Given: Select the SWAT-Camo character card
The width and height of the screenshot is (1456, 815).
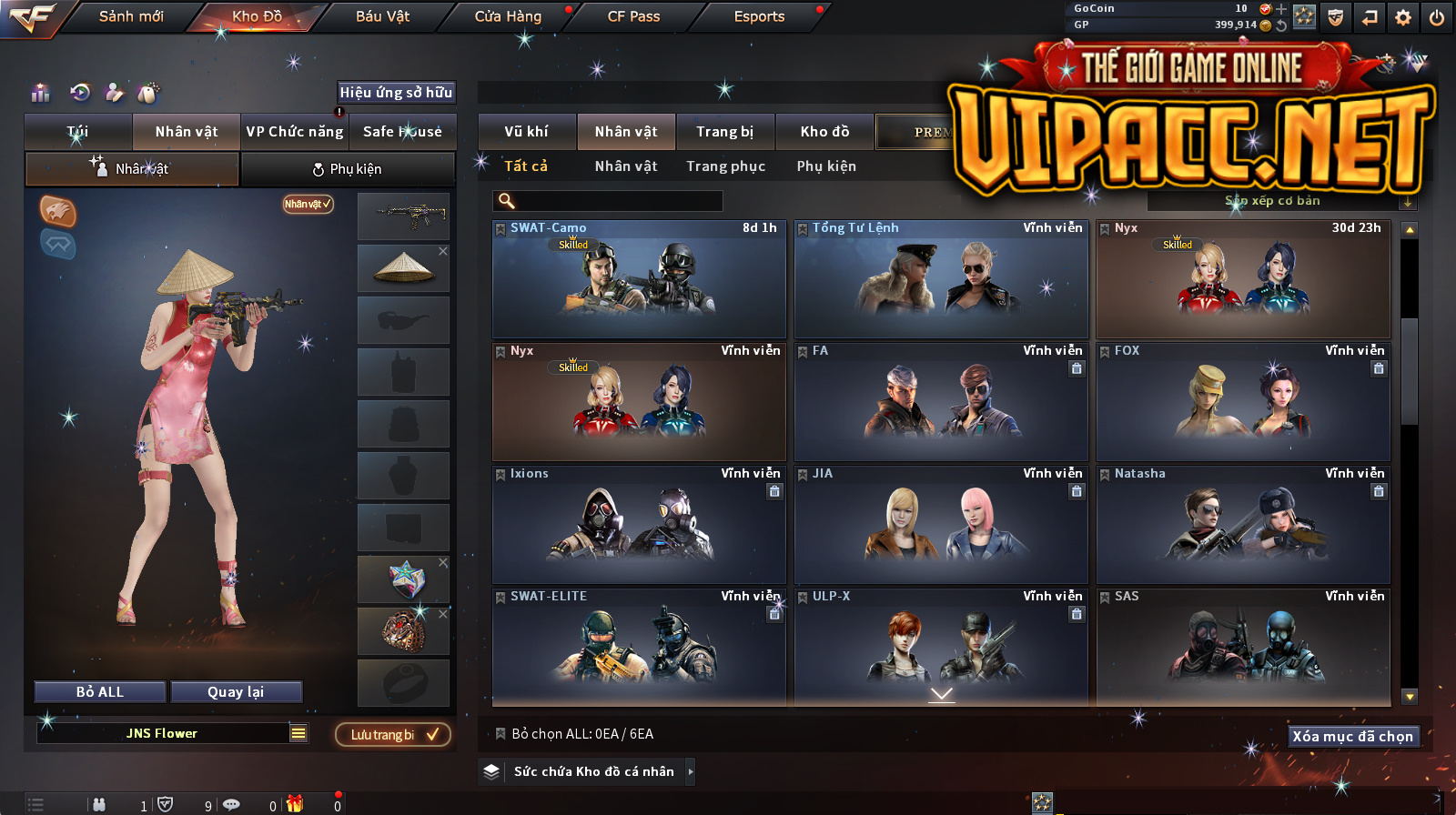Looking at the screenshot, I should tap(639, 279).
